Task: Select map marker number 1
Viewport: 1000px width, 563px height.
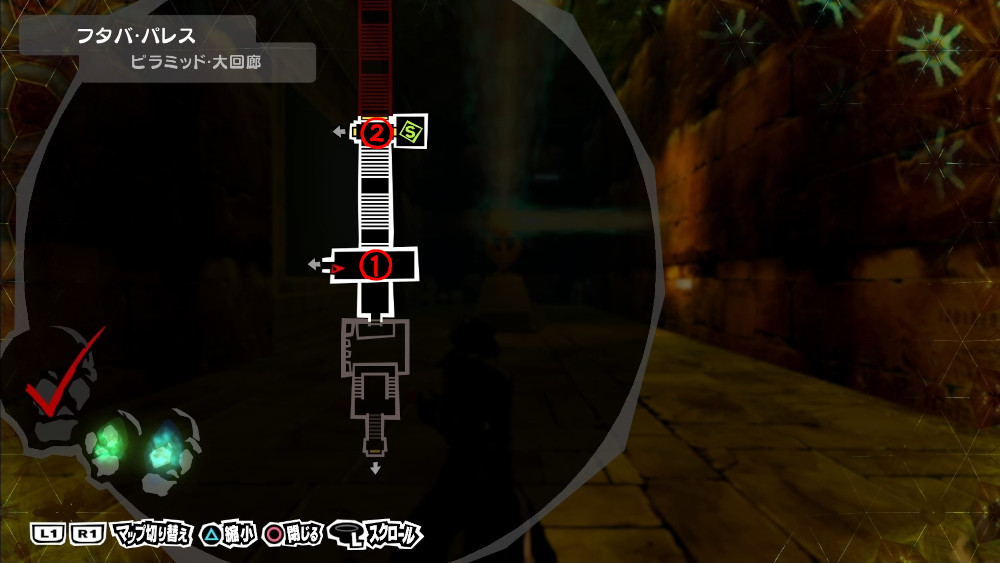Action: coord(376,266)
